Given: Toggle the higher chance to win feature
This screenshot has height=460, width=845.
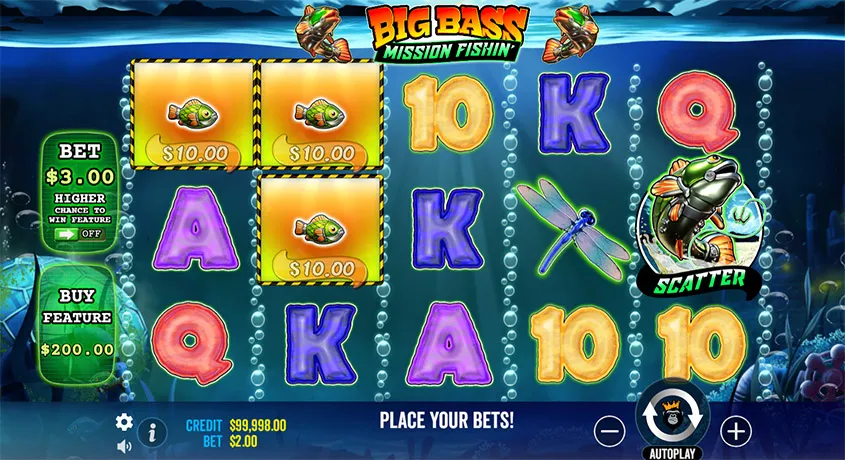Looking at the screenshot, I should coord(79,232).
